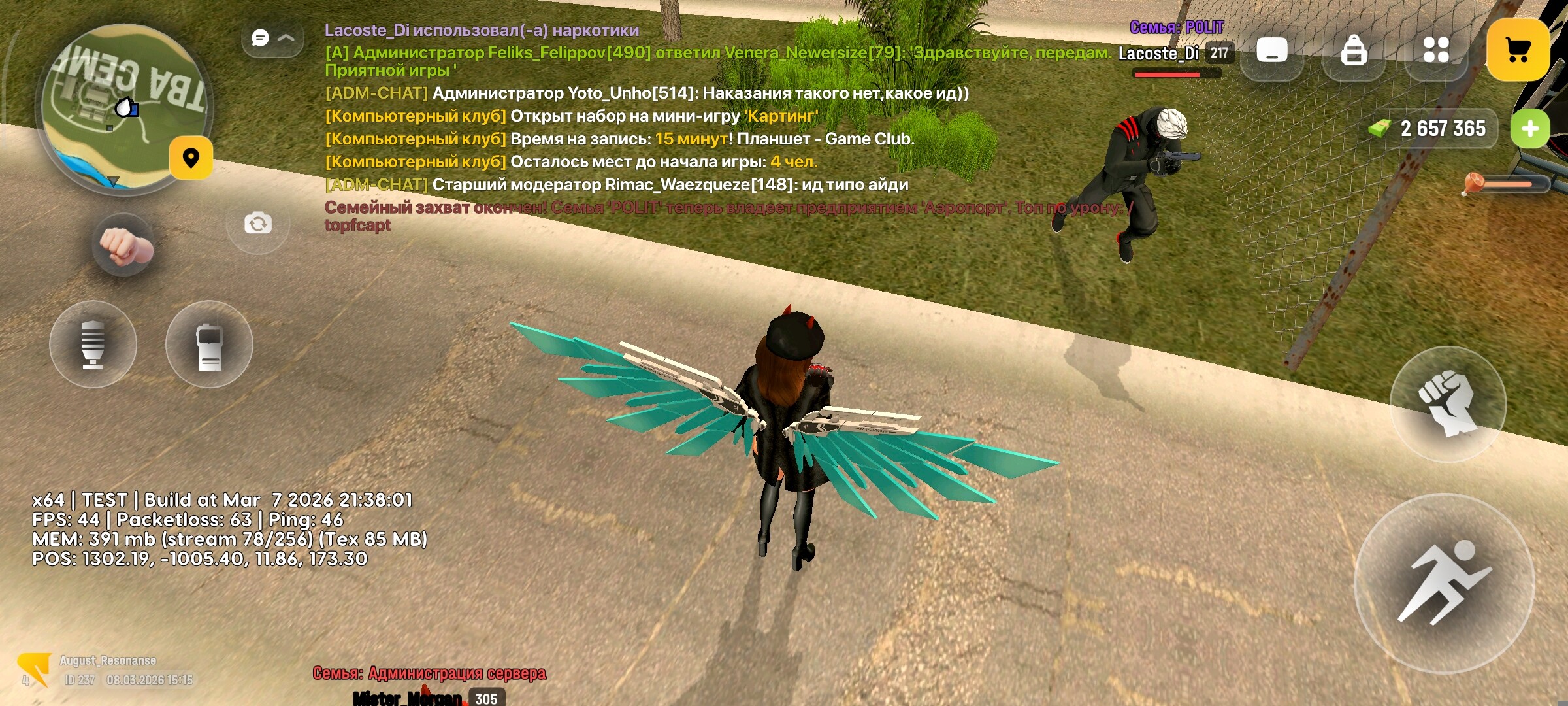
Task: Select the microphone voice chat icon
Action: pyautogui.click(x=93, y=345)
